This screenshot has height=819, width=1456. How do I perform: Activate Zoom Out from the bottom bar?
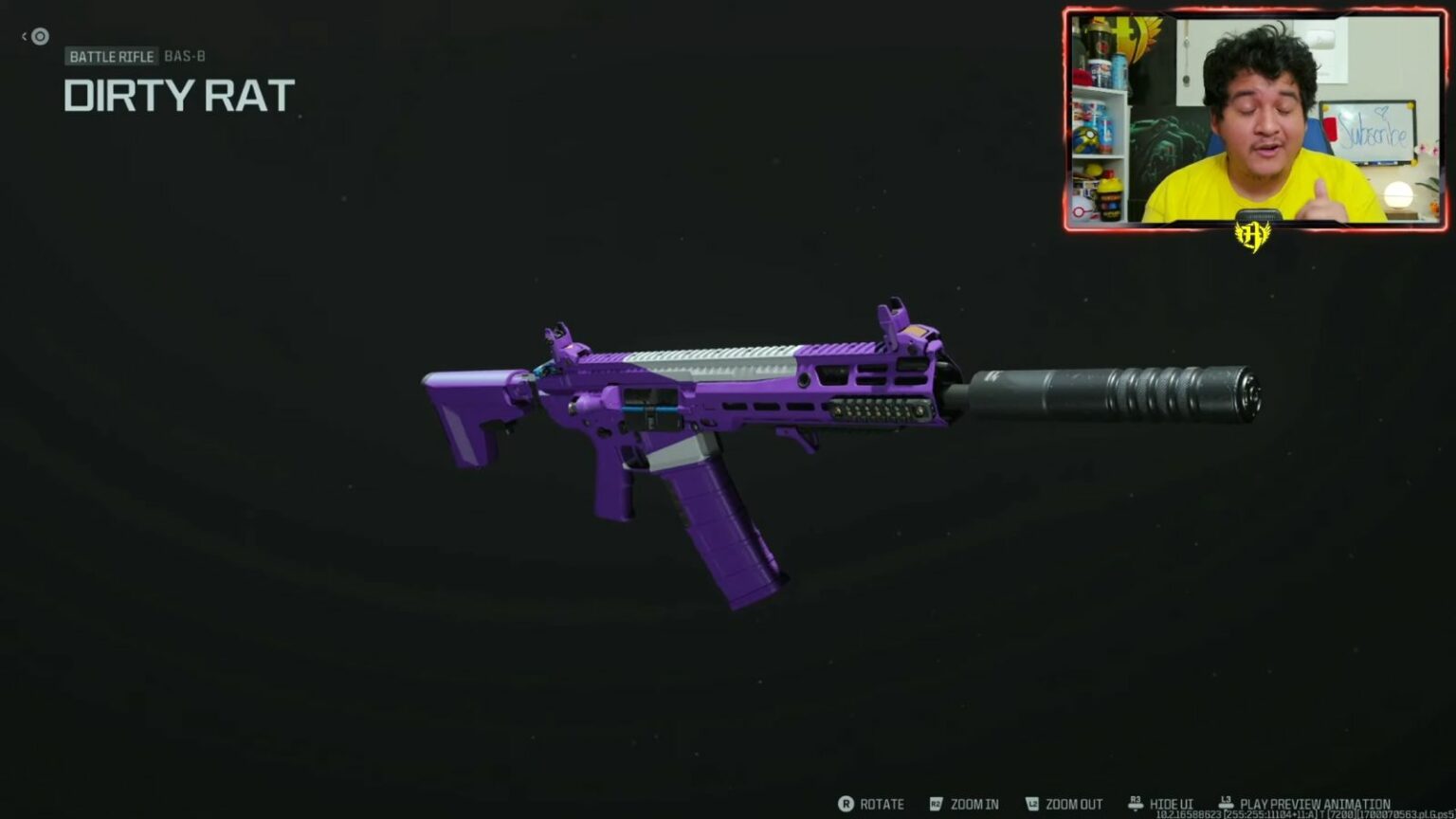(x=1072, y=804)
